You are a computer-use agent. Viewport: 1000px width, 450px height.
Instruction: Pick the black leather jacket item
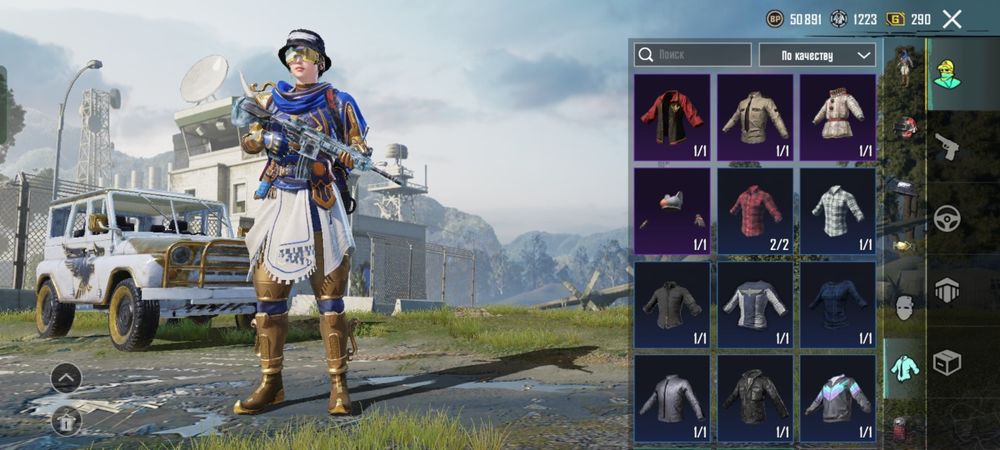(x=755, y=398)
